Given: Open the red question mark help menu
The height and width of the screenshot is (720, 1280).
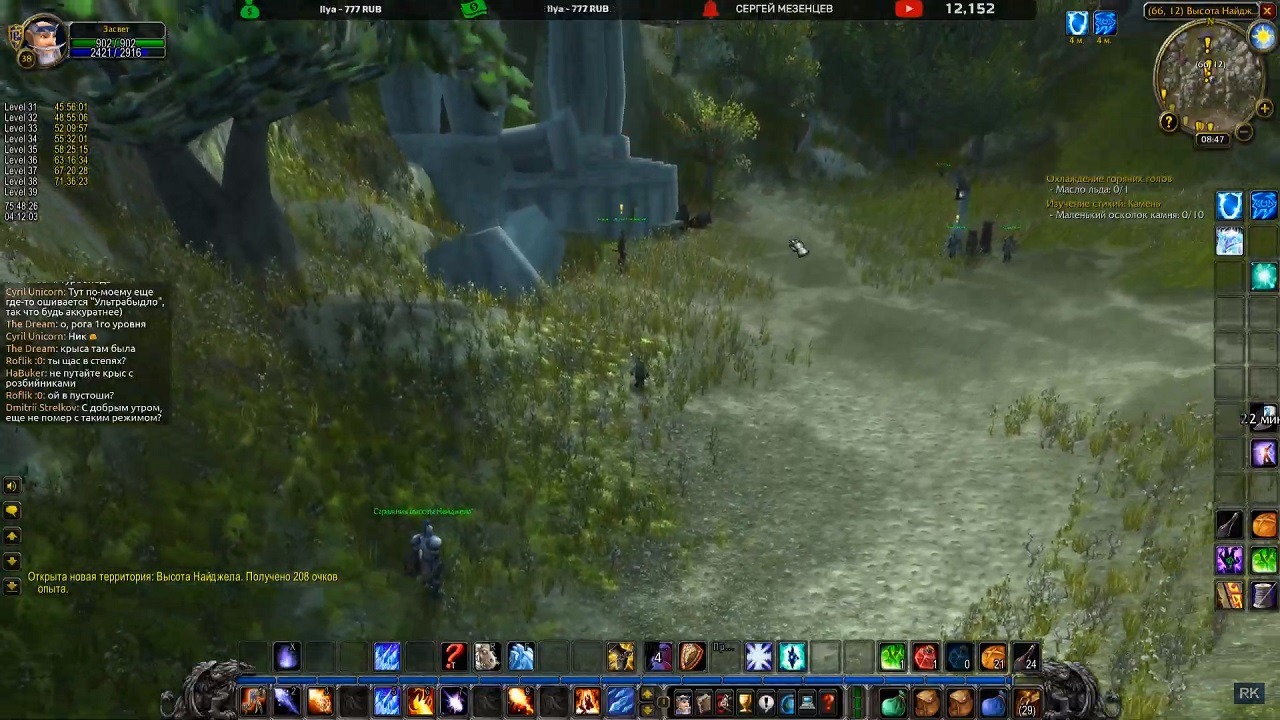Looking at the screenshot, I should tap(828, 703).
